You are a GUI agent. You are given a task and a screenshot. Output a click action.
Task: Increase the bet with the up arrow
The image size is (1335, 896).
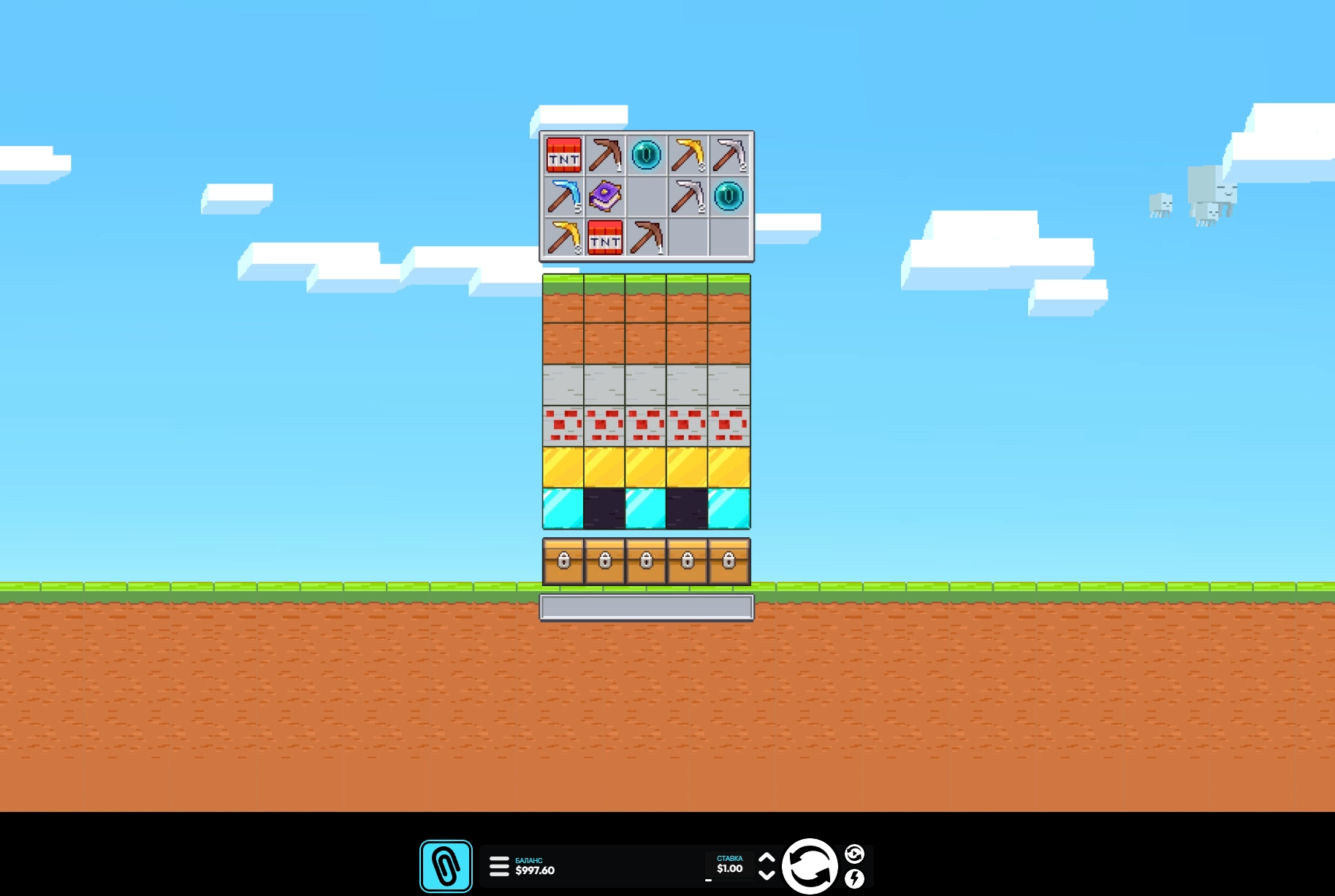pyautogui.click(x=767, y=858)
